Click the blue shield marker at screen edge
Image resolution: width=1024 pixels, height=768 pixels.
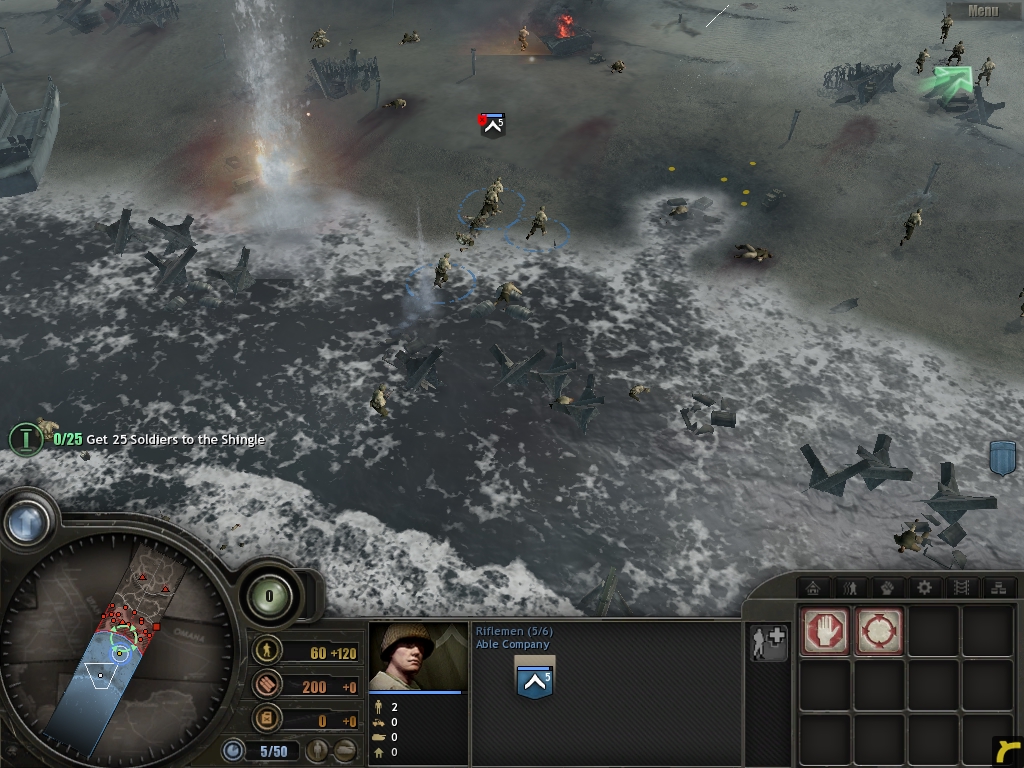pos(1002,458)
